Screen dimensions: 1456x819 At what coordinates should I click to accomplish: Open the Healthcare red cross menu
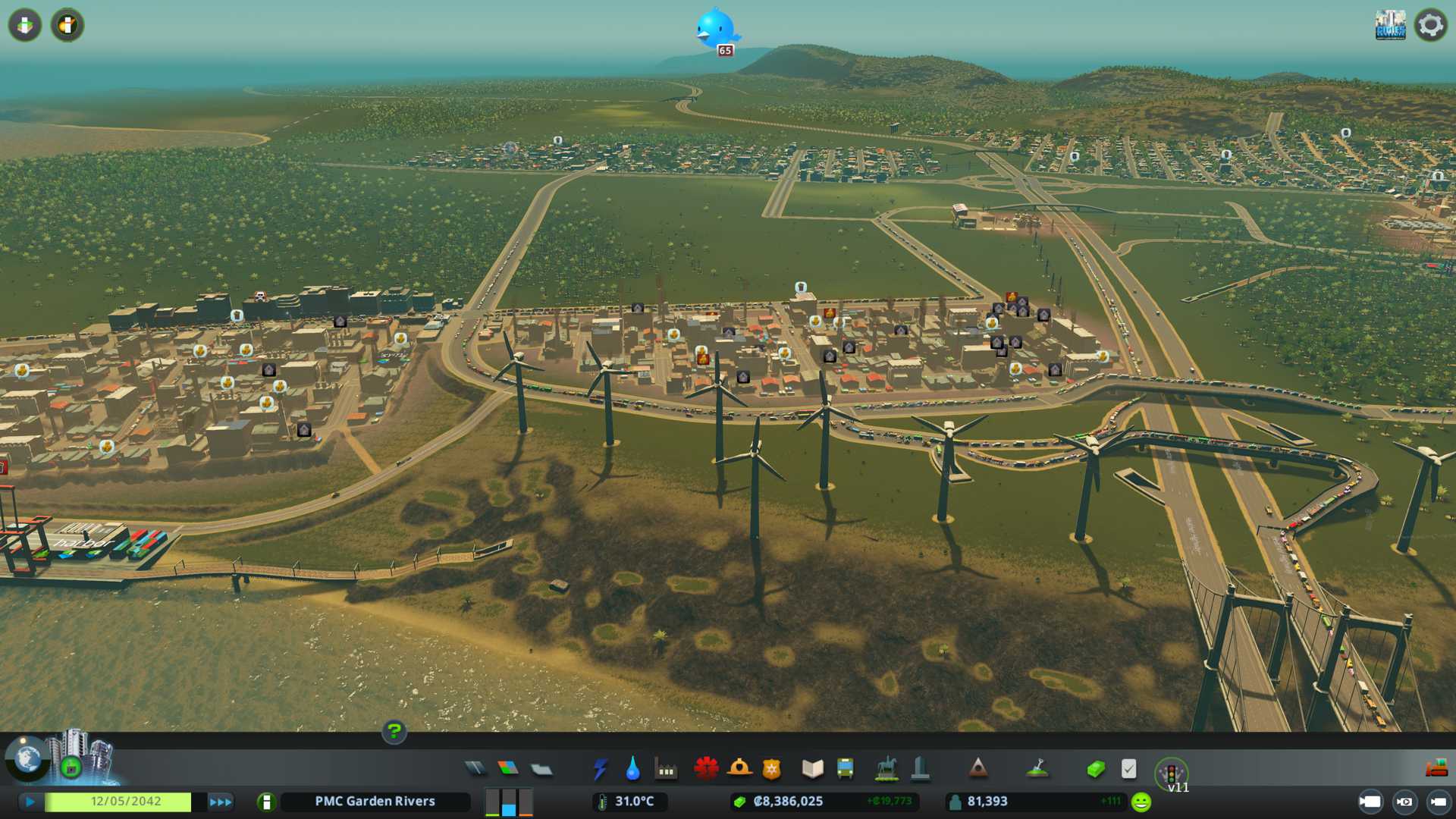706,769
